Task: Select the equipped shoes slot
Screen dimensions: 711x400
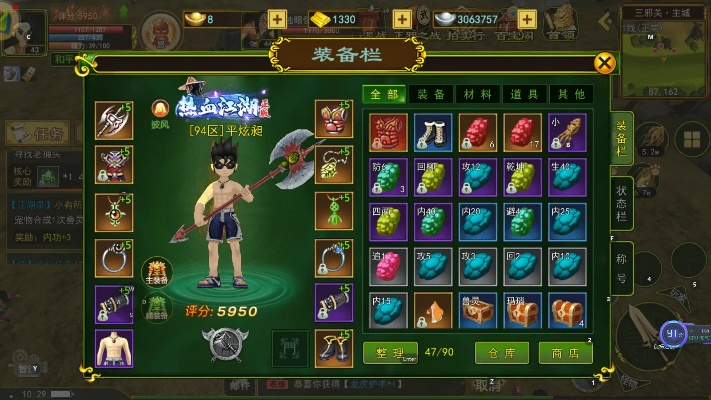Action: coord(334,347)
